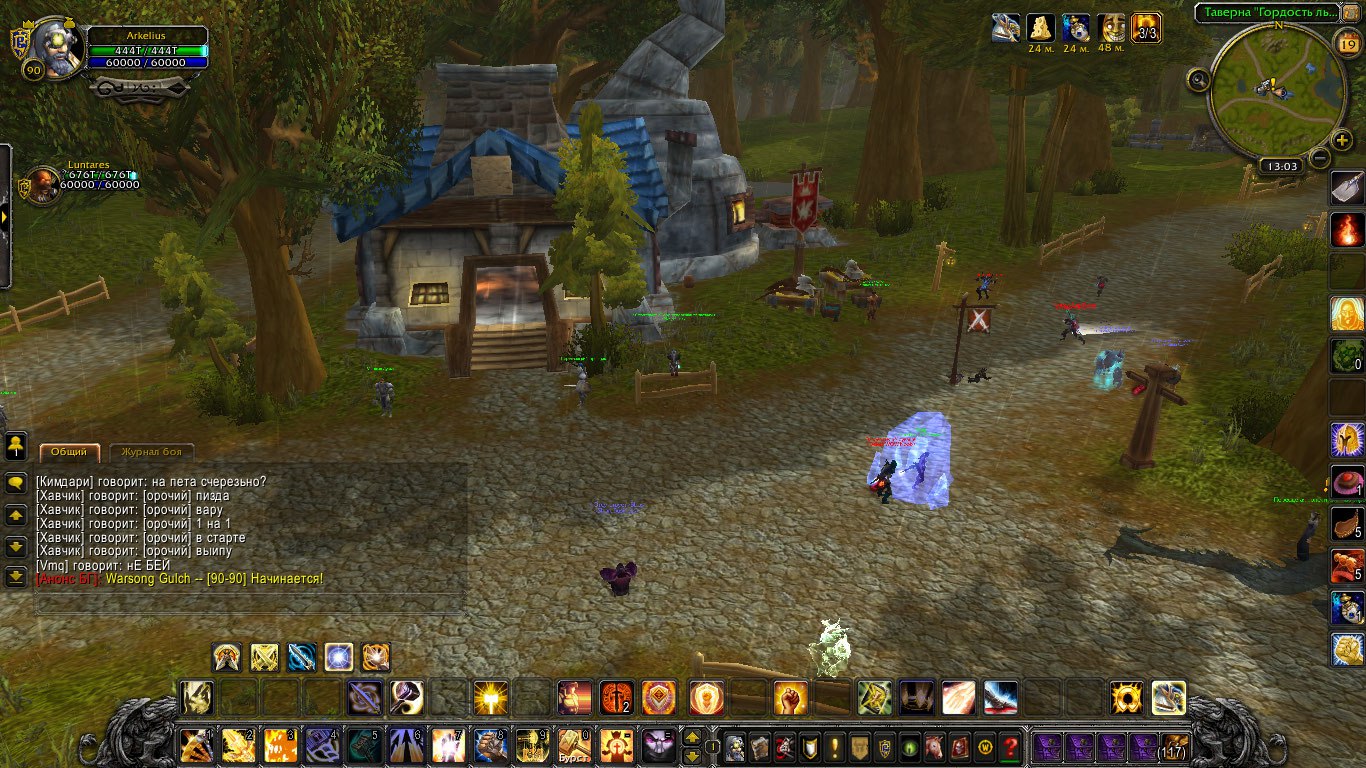Viewport: 1366px width, 768px height.
Task: Use the golden fist ability icon
Action: tap(790, 697)
